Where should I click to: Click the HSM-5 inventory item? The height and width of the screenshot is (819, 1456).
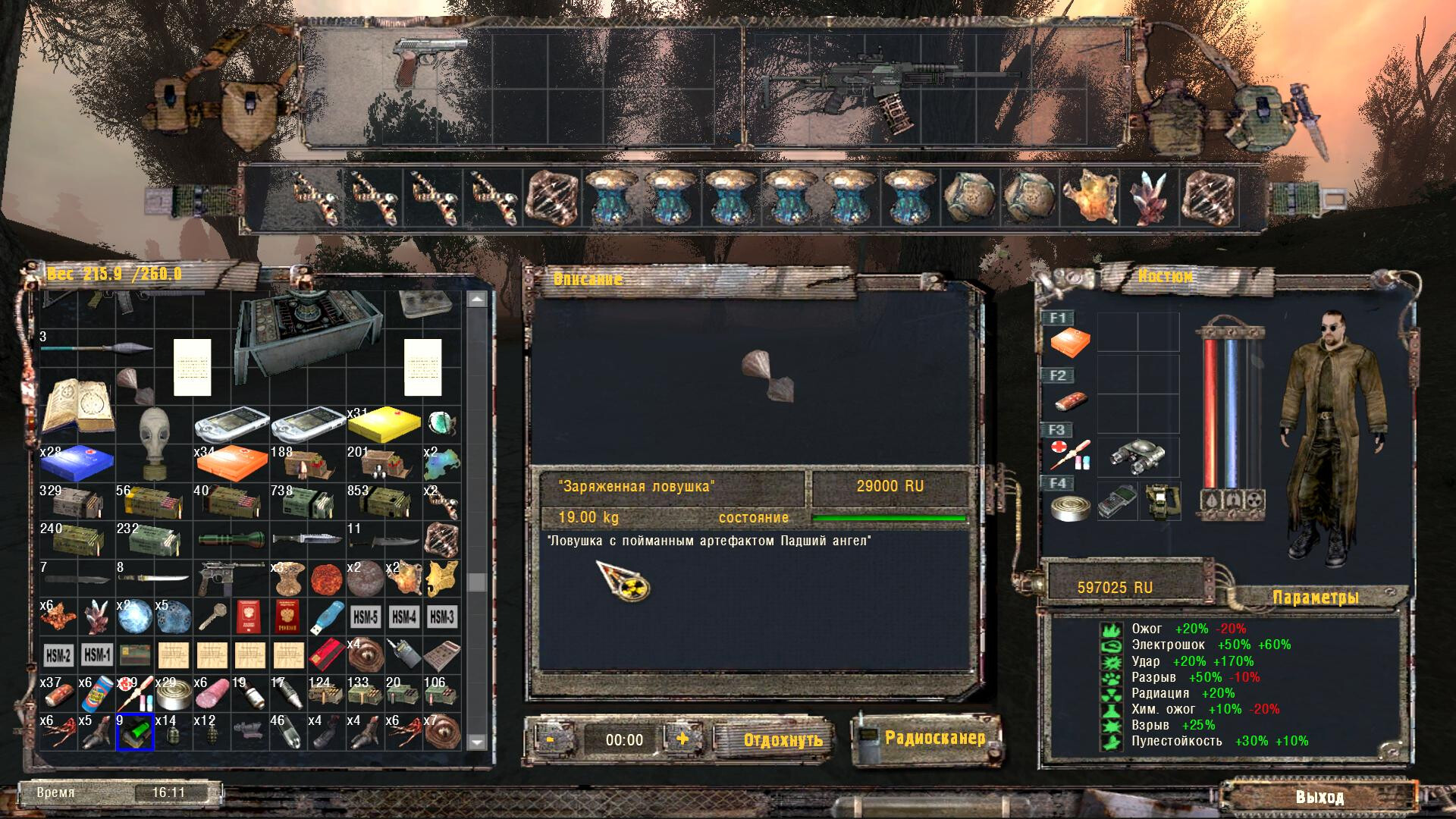[365, 617]
